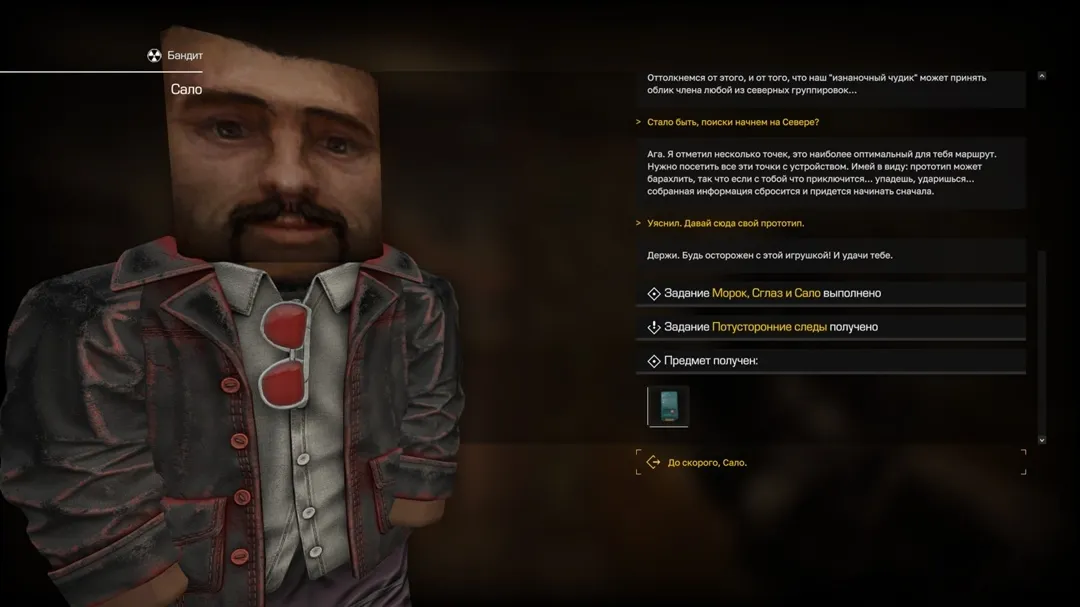1080x607 pixels.
Task: Open the quest link "Потусторонние следы"
Action: pyautogui.click(x=769, y=327)
